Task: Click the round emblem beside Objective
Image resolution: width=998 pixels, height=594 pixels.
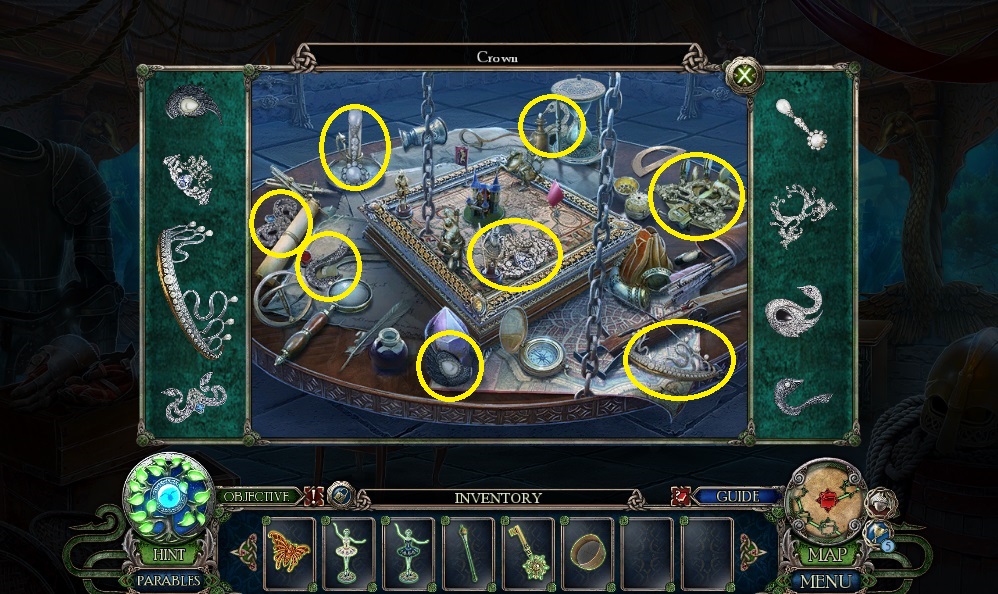Action: pos(341,495)
